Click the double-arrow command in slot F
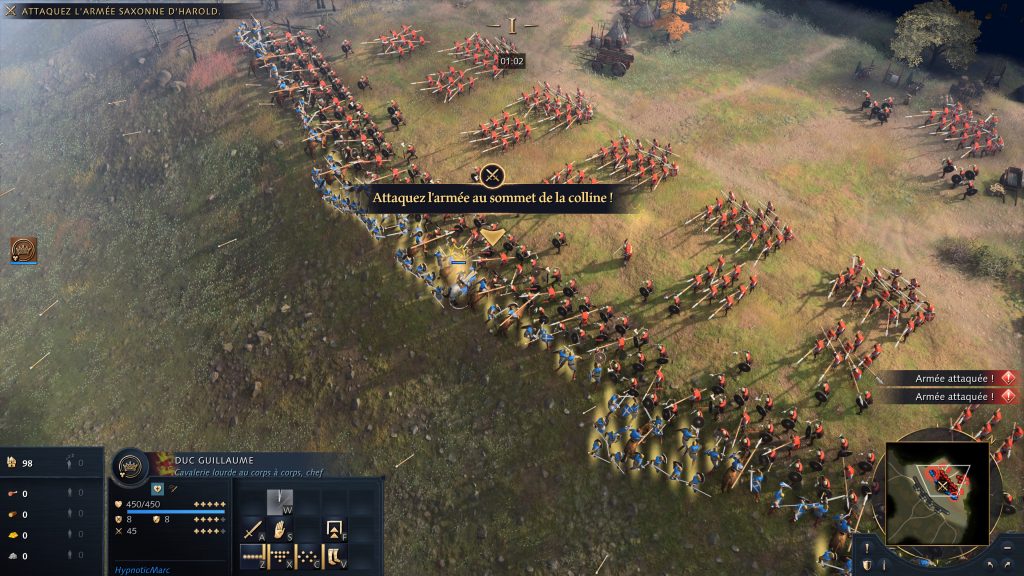1024x576 pixels. tap(336, 528)
